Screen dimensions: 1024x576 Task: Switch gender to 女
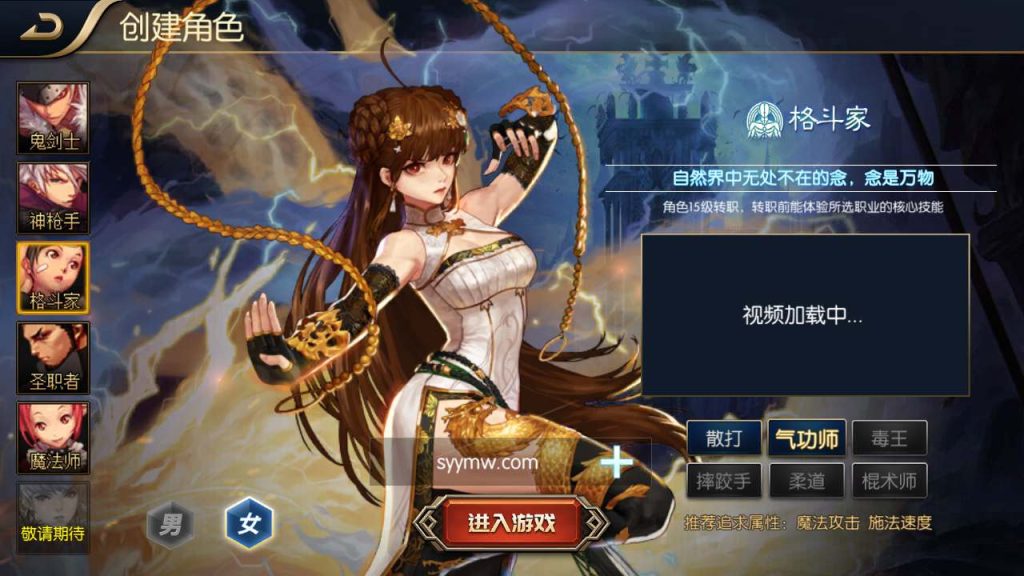click(x=248, y=523)
